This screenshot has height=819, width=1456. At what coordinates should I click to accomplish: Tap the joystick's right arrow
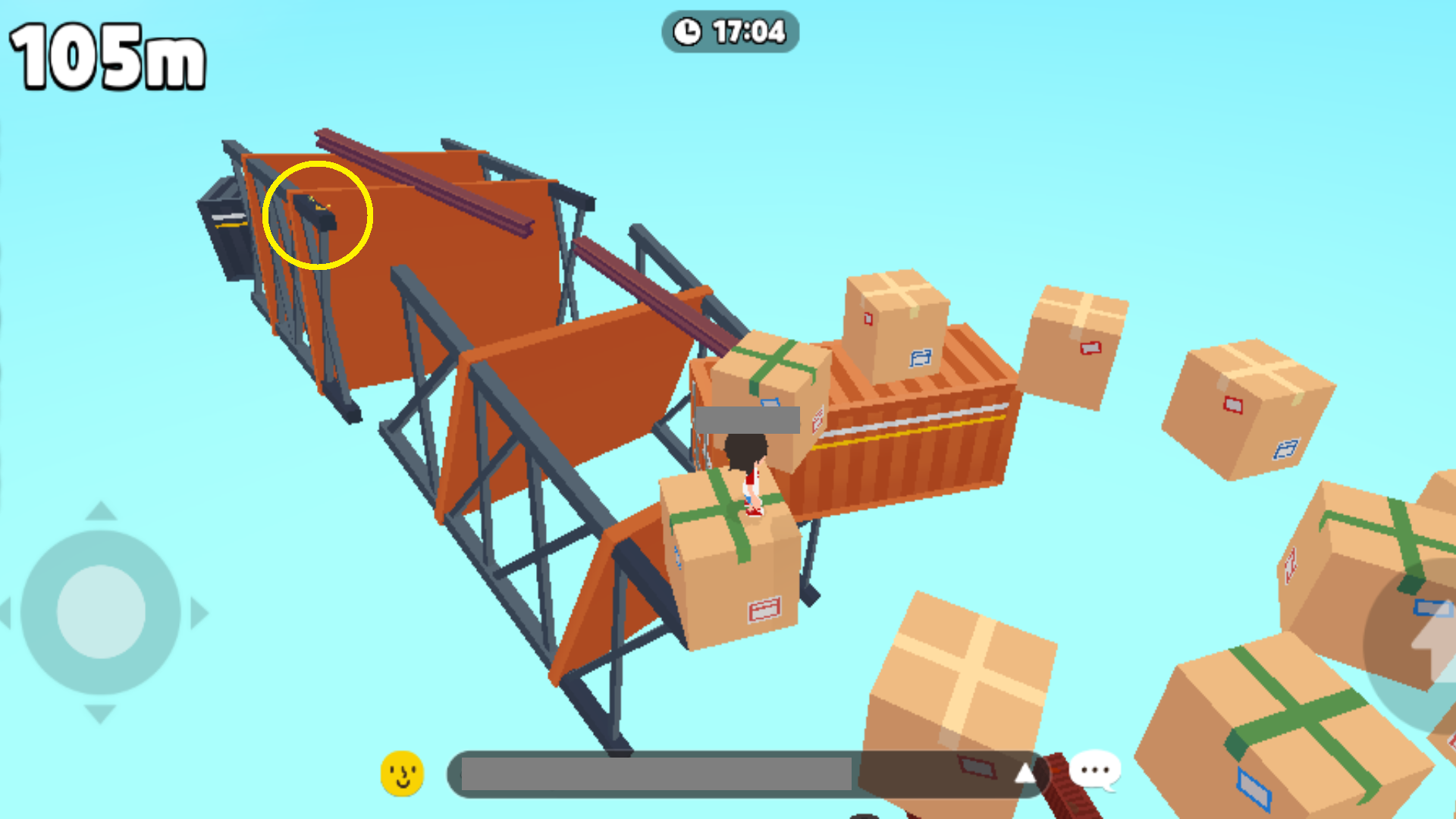[199, 613]
